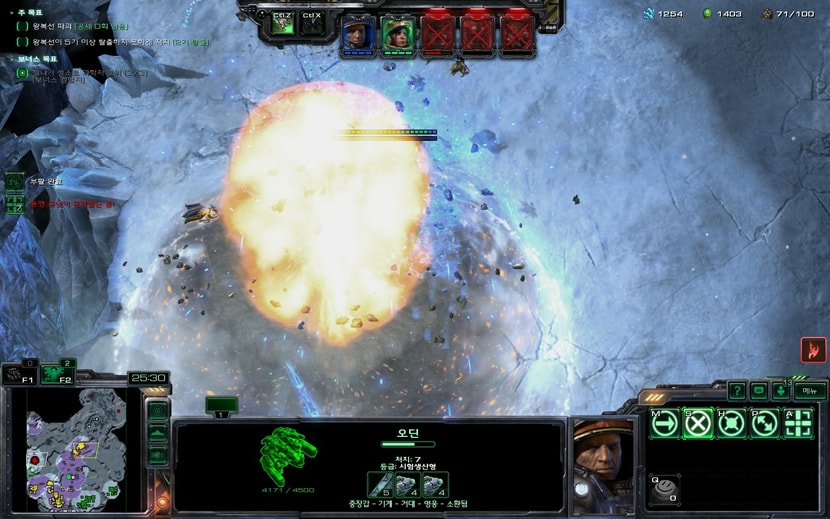
Task: Toggle minimap terrain display button
Action: coord(157,433)
